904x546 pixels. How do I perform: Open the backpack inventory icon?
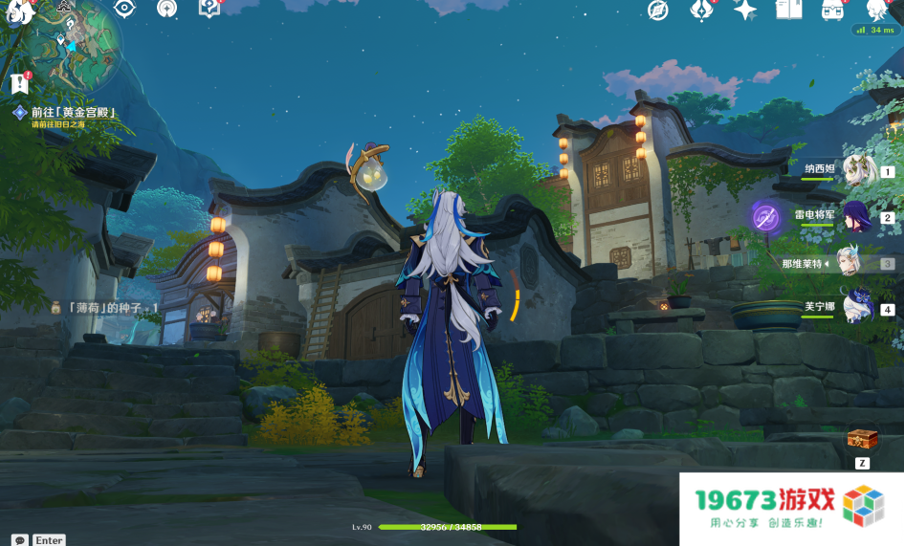pyautogui.click(x=832, y=10)
